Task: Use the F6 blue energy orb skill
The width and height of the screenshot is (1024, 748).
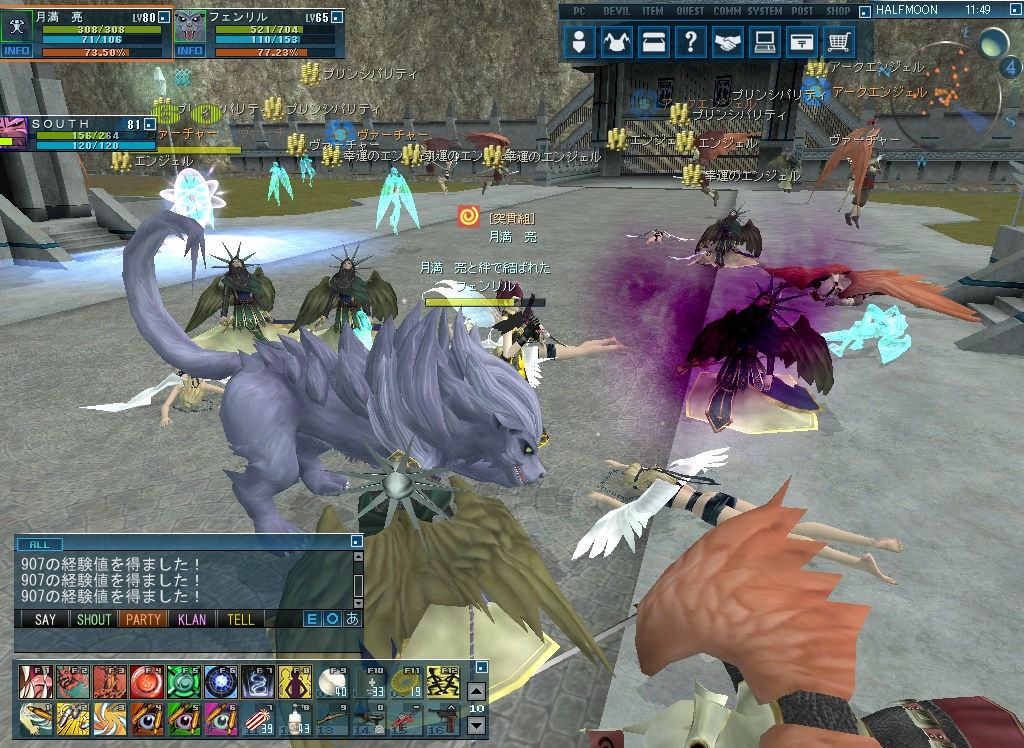Action: tap(219, 682)
